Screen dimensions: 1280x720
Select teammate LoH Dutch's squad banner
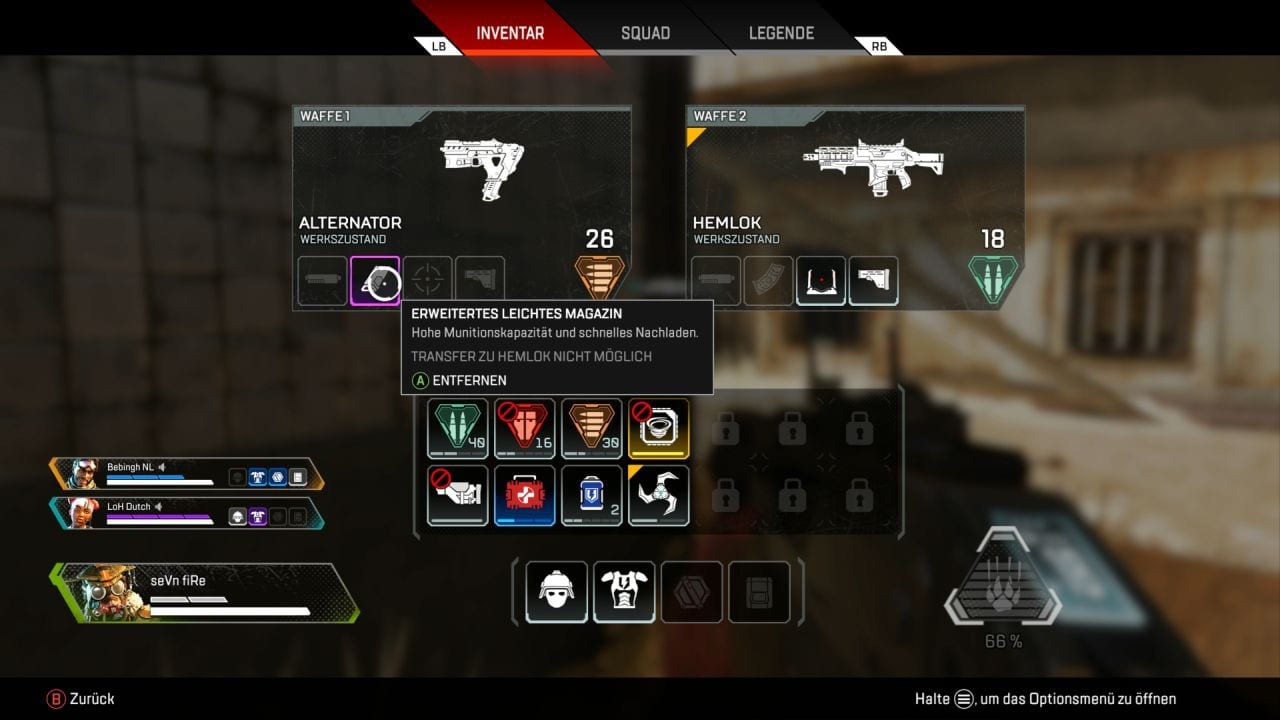click(185, 513)
